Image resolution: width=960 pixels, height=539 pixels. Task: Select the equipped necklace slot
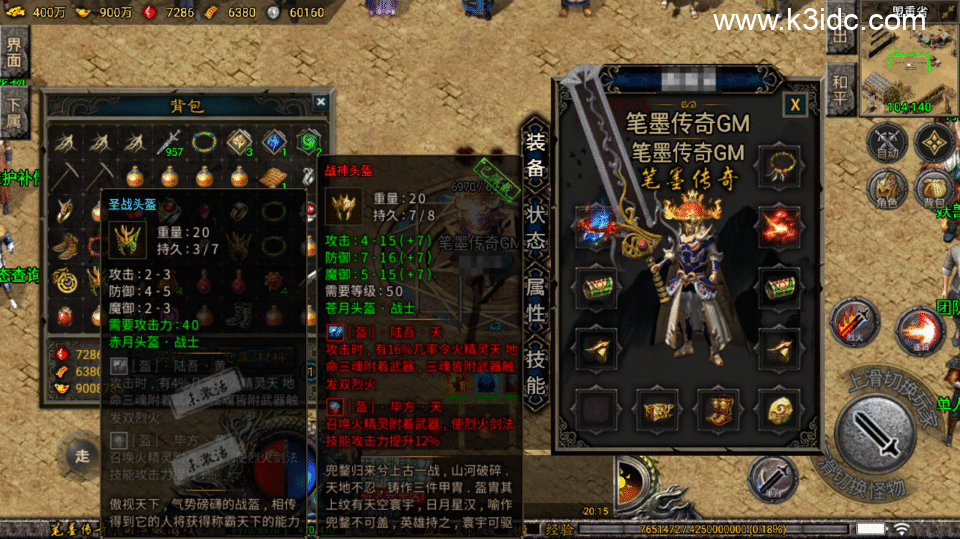pos(778,161)
